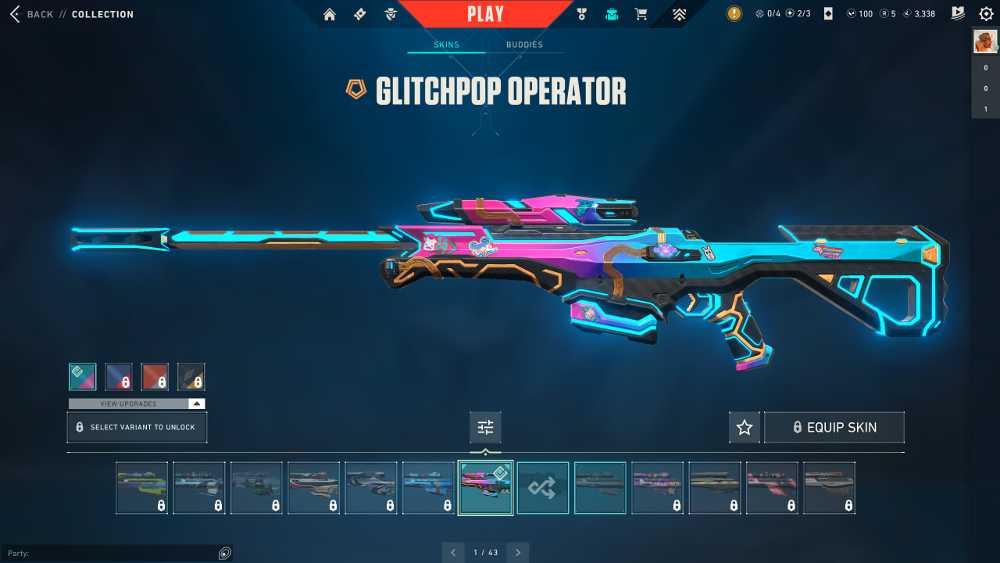Select the Skins tab

(x=446, y=45)
